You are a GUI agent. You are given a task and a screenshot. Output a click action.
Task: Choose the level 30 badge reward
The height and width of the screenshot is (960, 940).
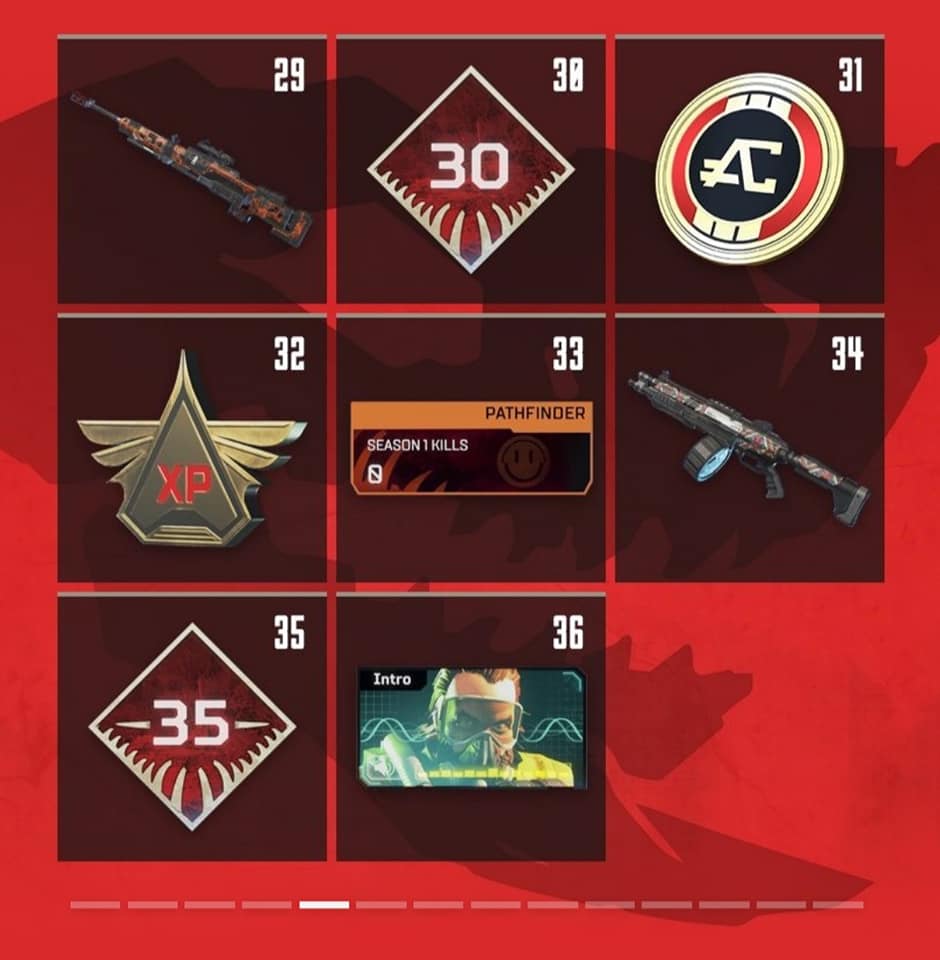pyautogui.click(x=470, y=170)
